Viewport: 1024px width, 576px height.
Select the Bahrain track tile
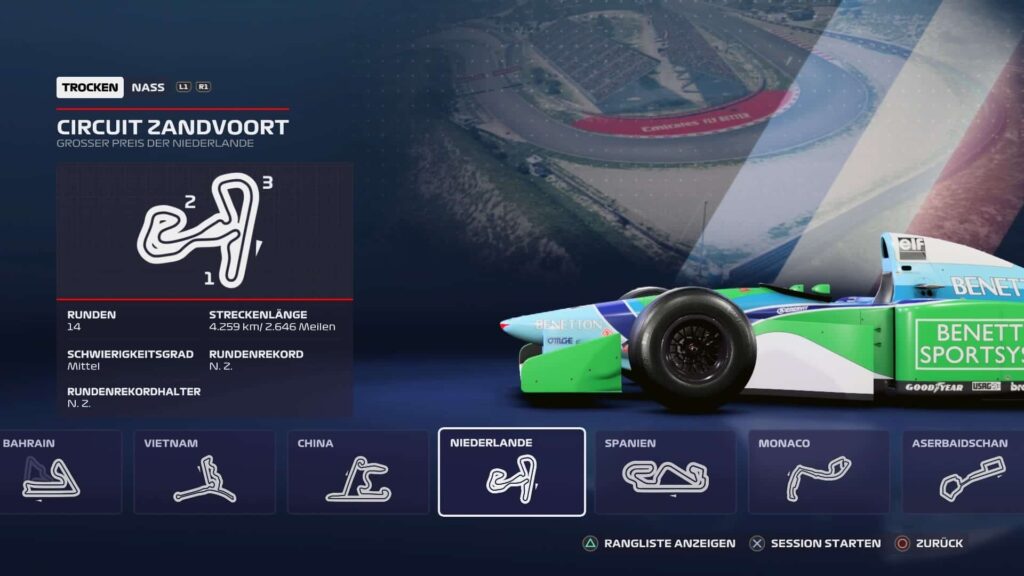pos(58,472)
